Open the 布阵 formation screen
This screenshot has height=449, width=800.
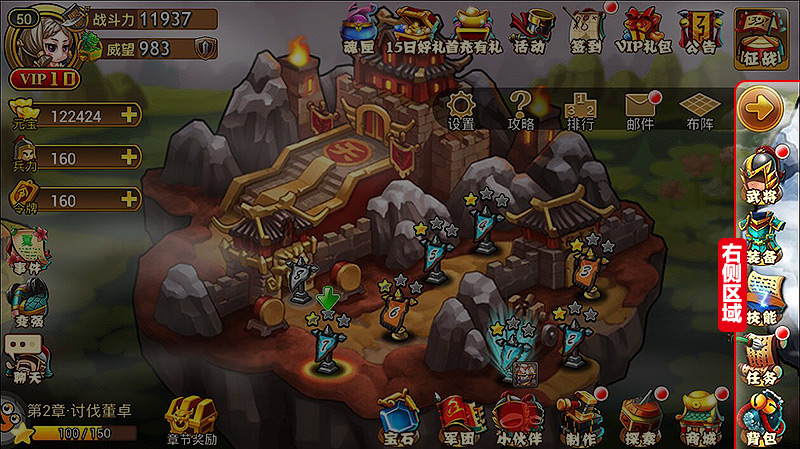click(700, 109)
